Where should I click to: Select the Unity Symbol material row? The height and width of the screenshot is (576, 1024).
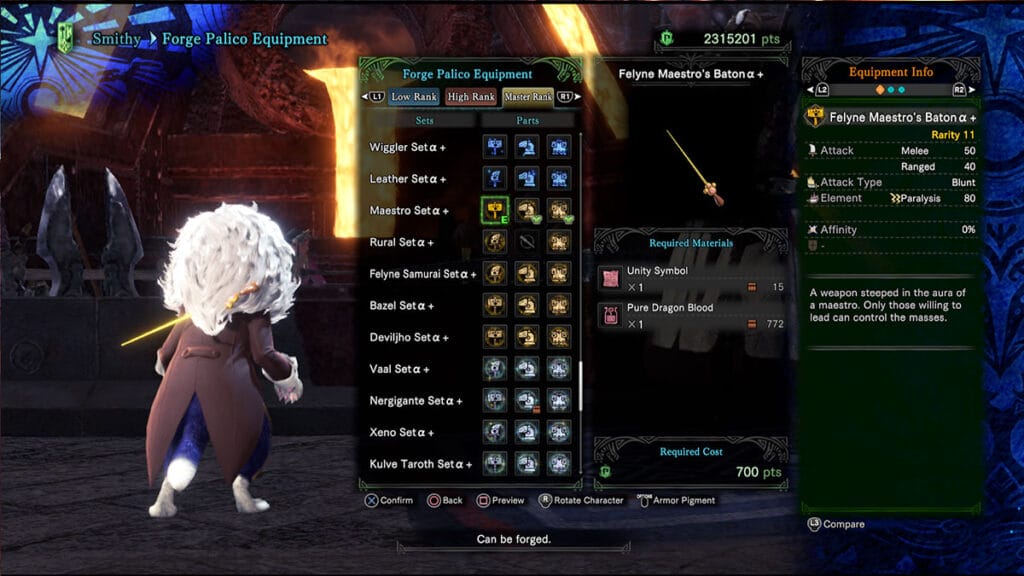click(x=691, y=279)
